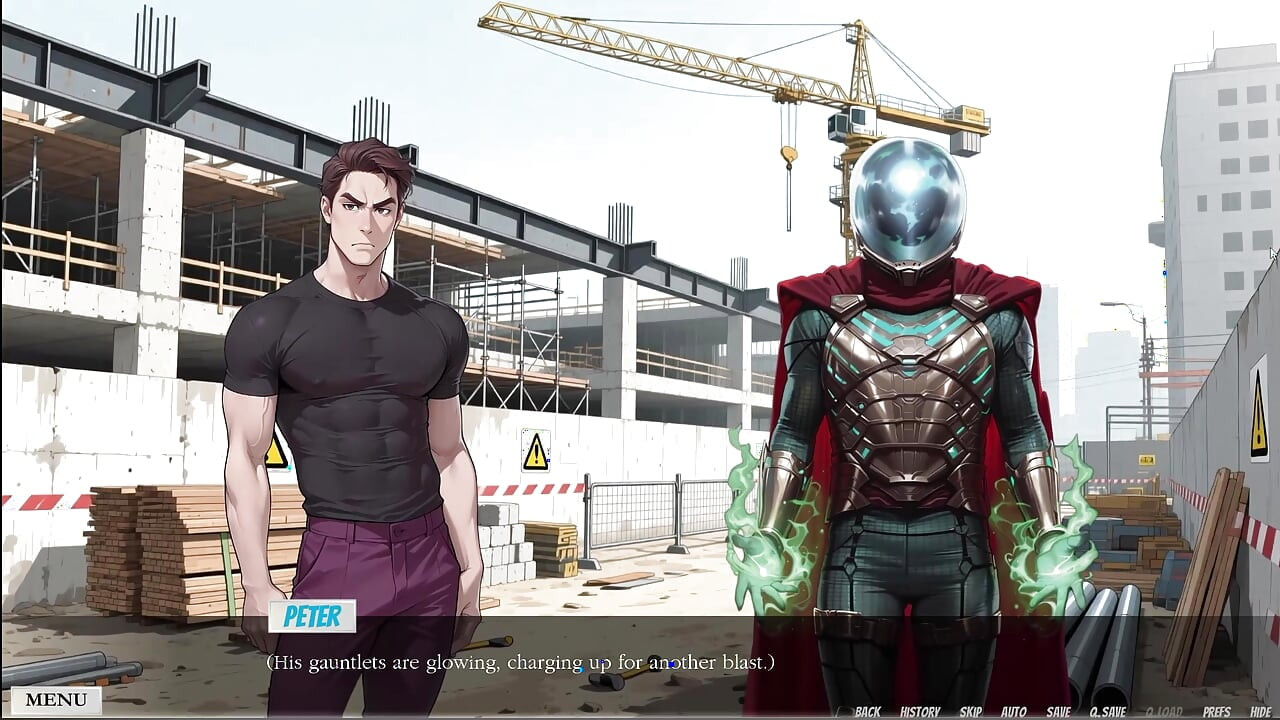Open the MENU screen
The image size is (1280, 720).
click(55, 700)
